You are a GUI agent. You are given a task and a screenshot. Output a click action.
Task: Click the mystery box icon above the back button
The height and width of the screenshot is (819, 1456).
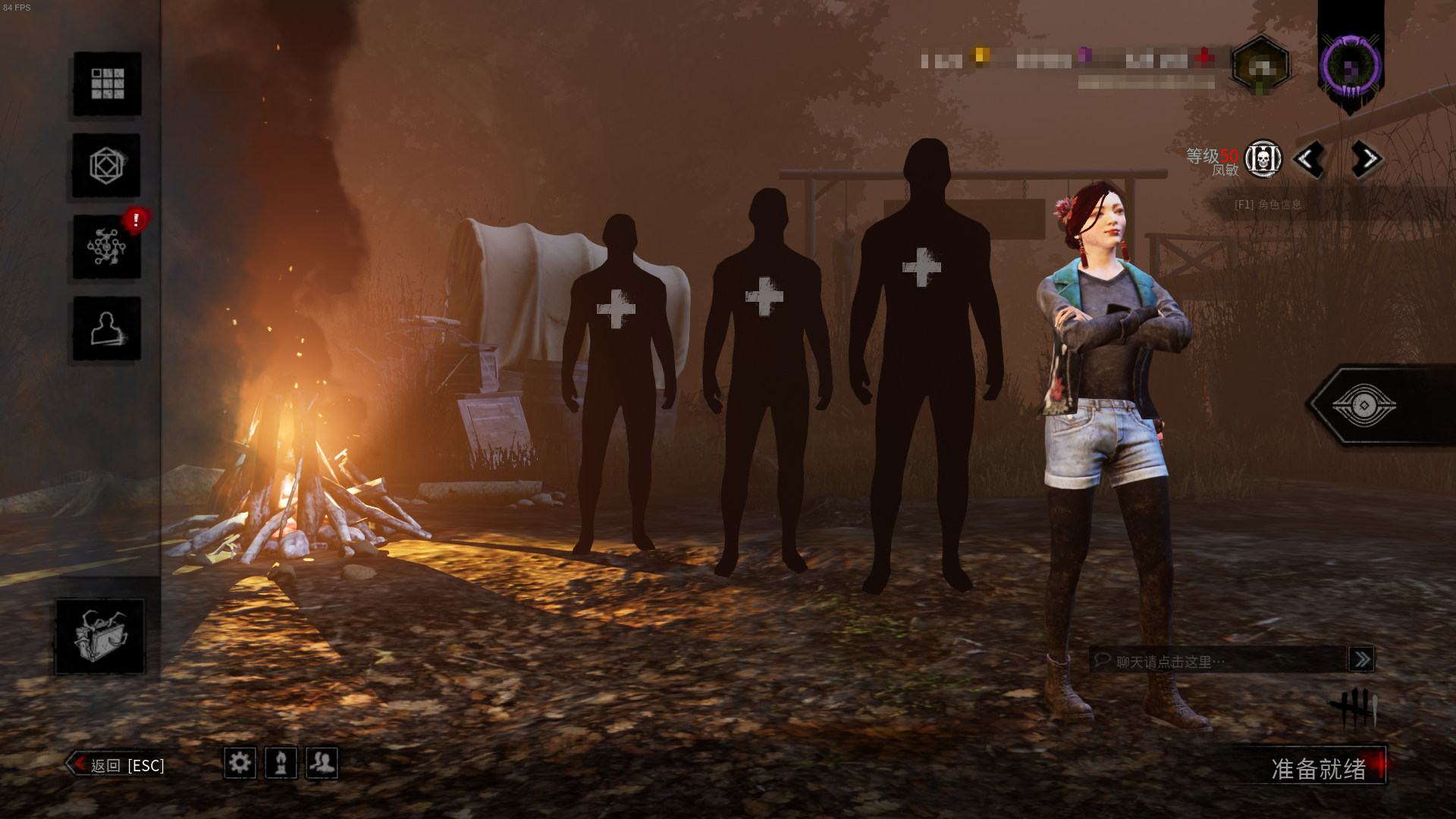[99, 635]
